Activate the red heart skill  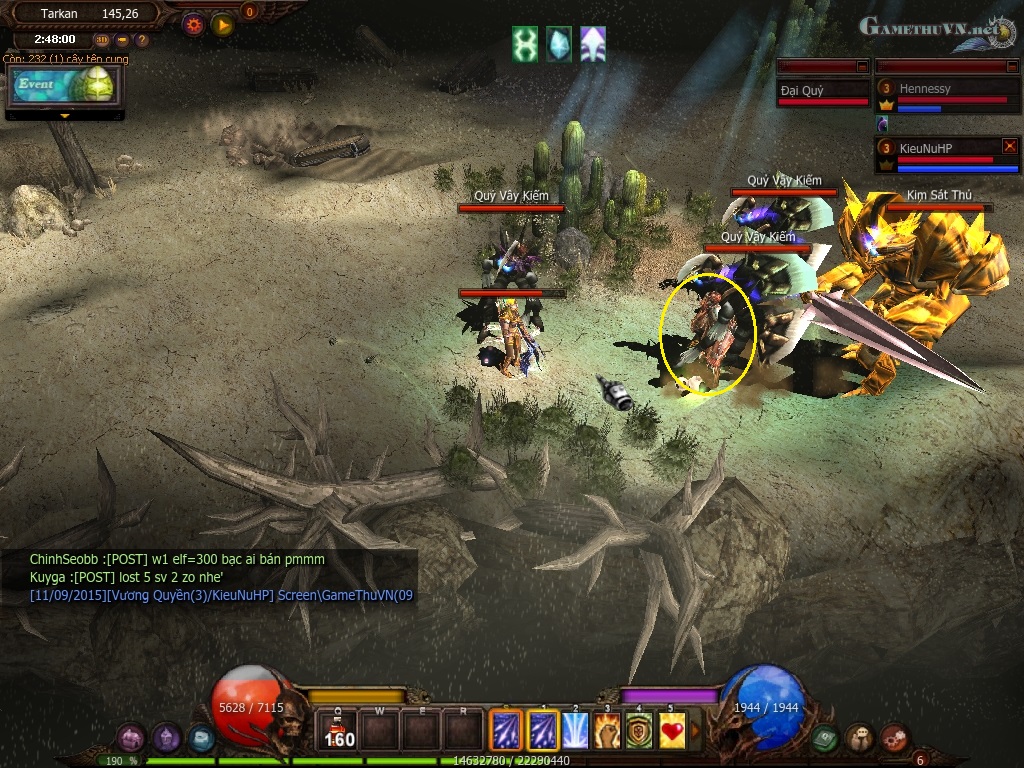672,730
